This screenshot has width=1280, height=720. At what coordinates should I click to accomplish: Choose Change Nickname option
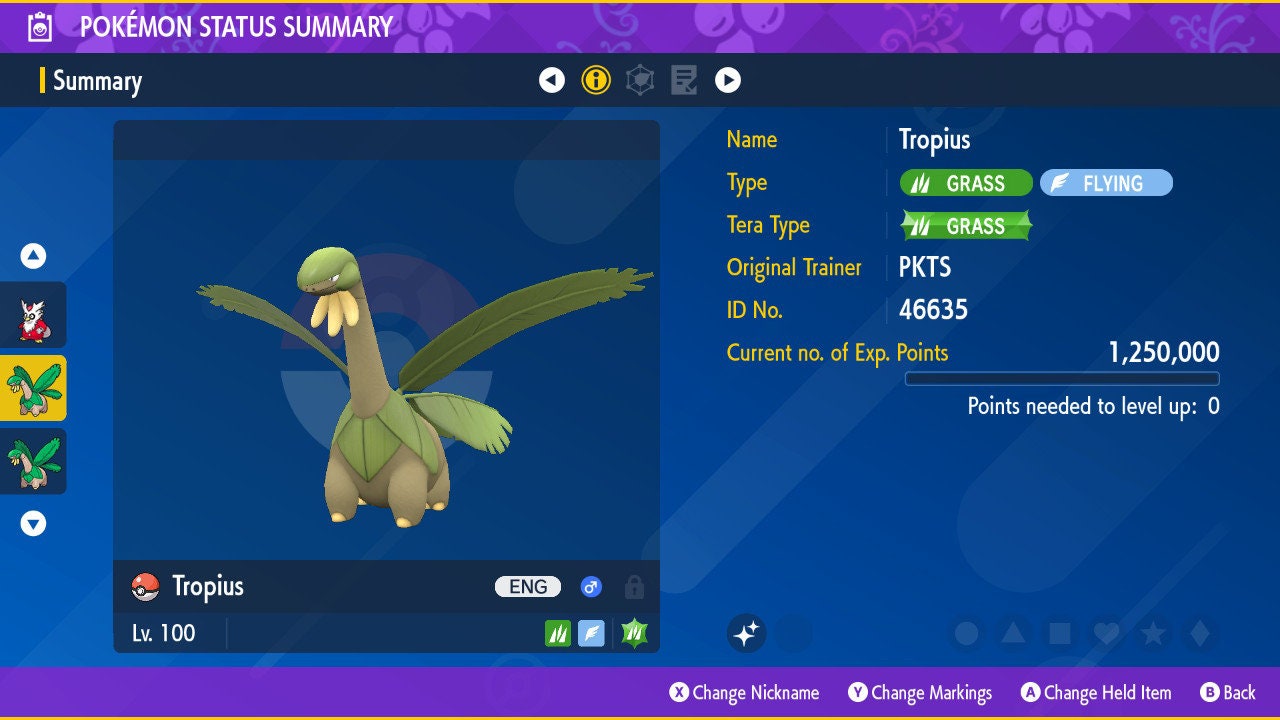[x=744, y=692]
